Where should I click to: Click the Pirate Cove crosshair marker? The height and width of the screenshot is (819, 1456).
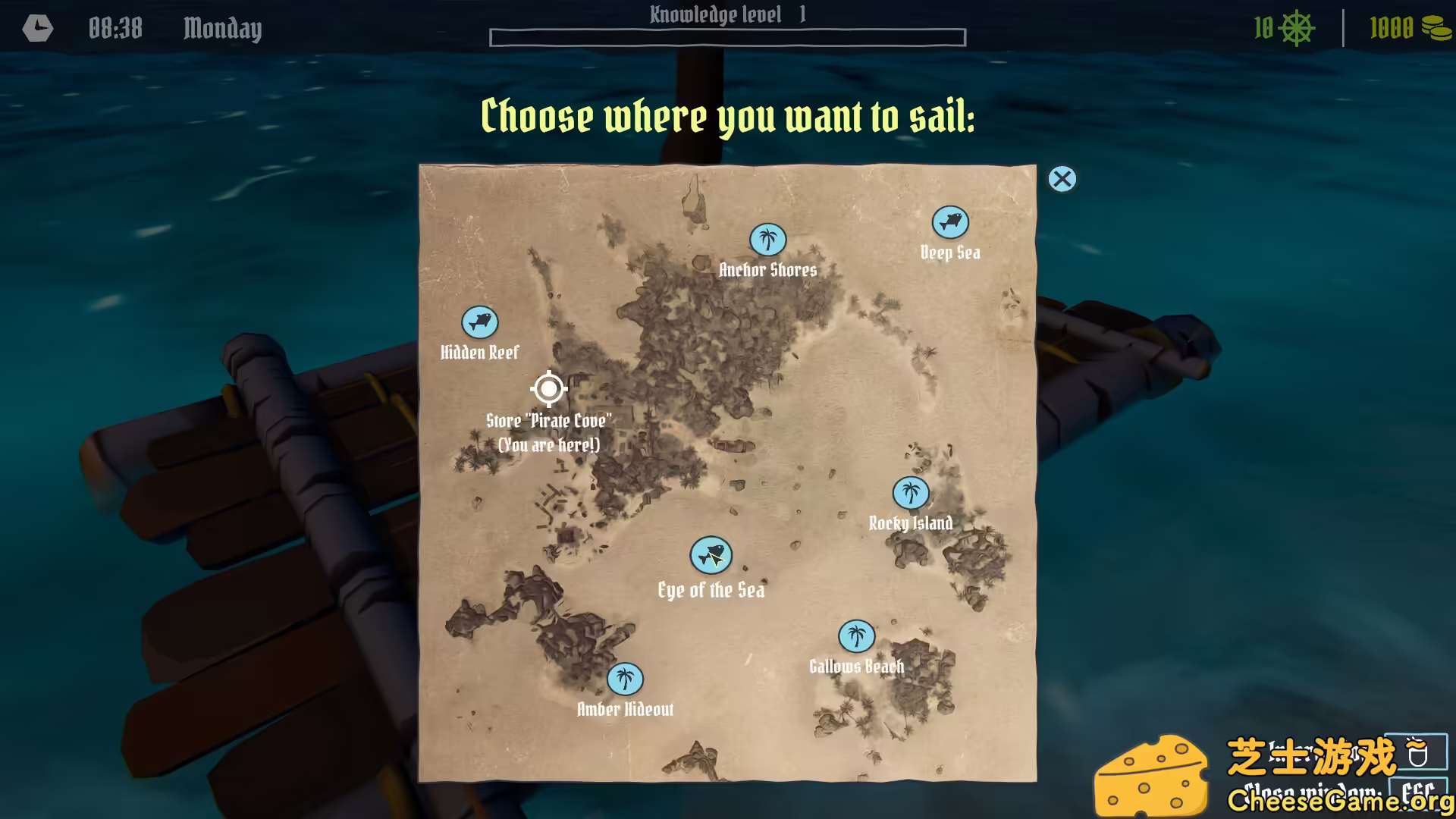point(548,388)
